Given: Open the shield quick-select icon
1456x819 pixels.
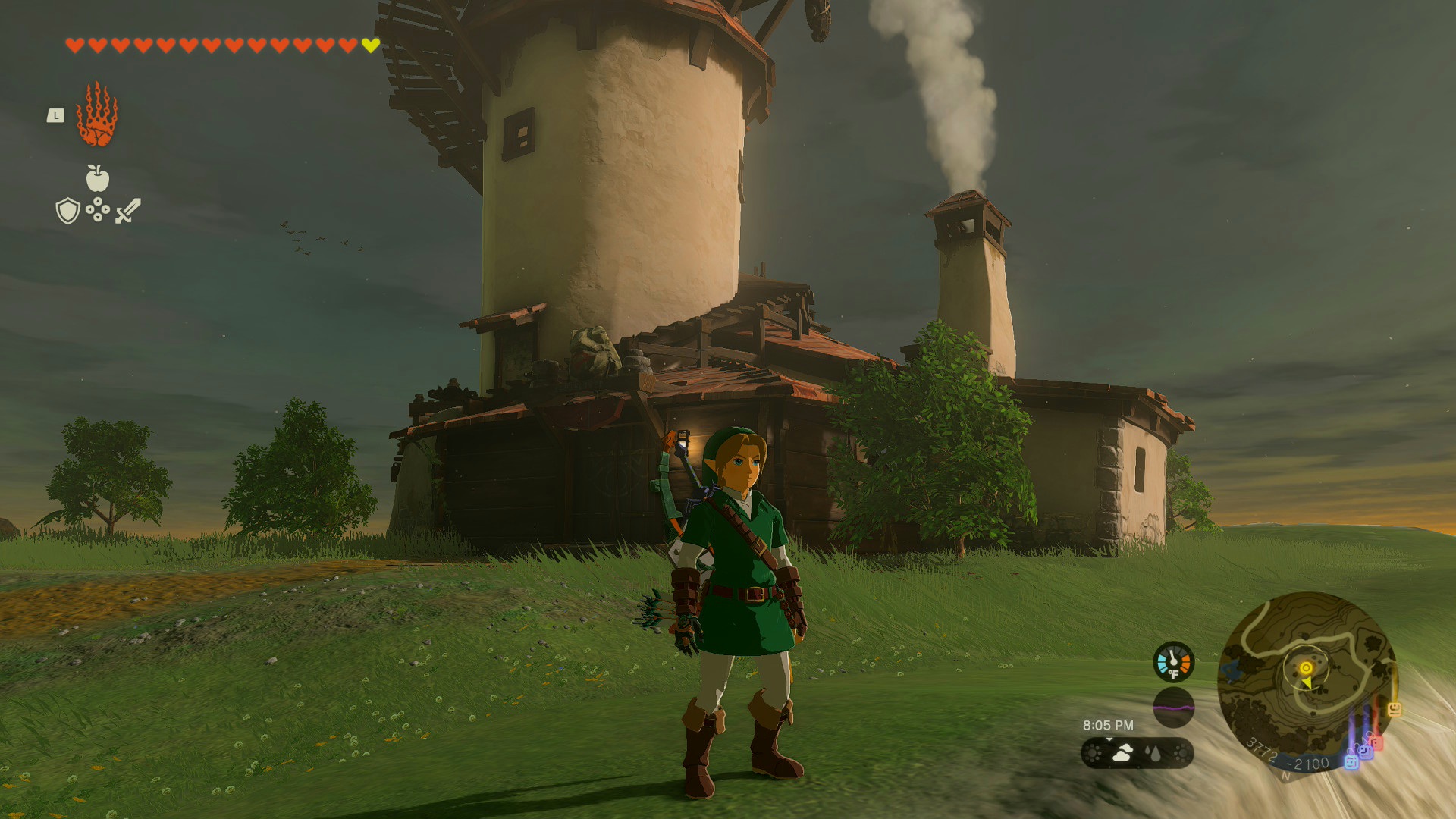Looking at the screenshot, I should click(67, 211).
